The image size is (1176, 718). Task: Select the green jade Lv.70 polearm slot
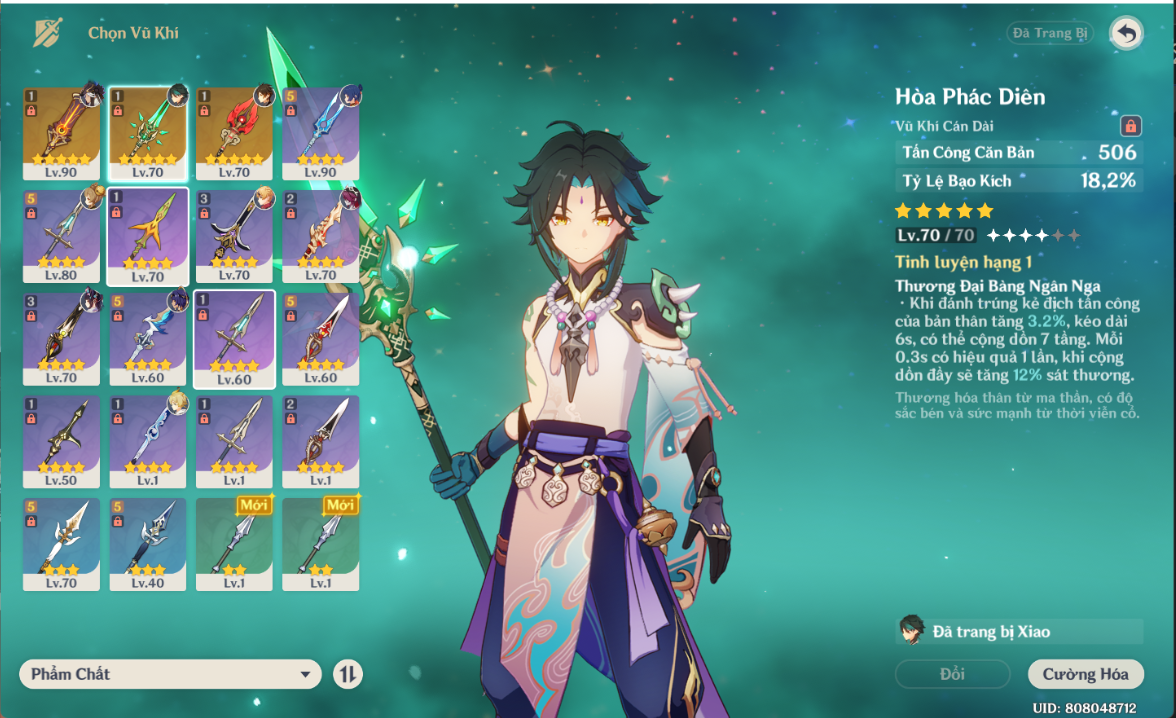(147, 132)
